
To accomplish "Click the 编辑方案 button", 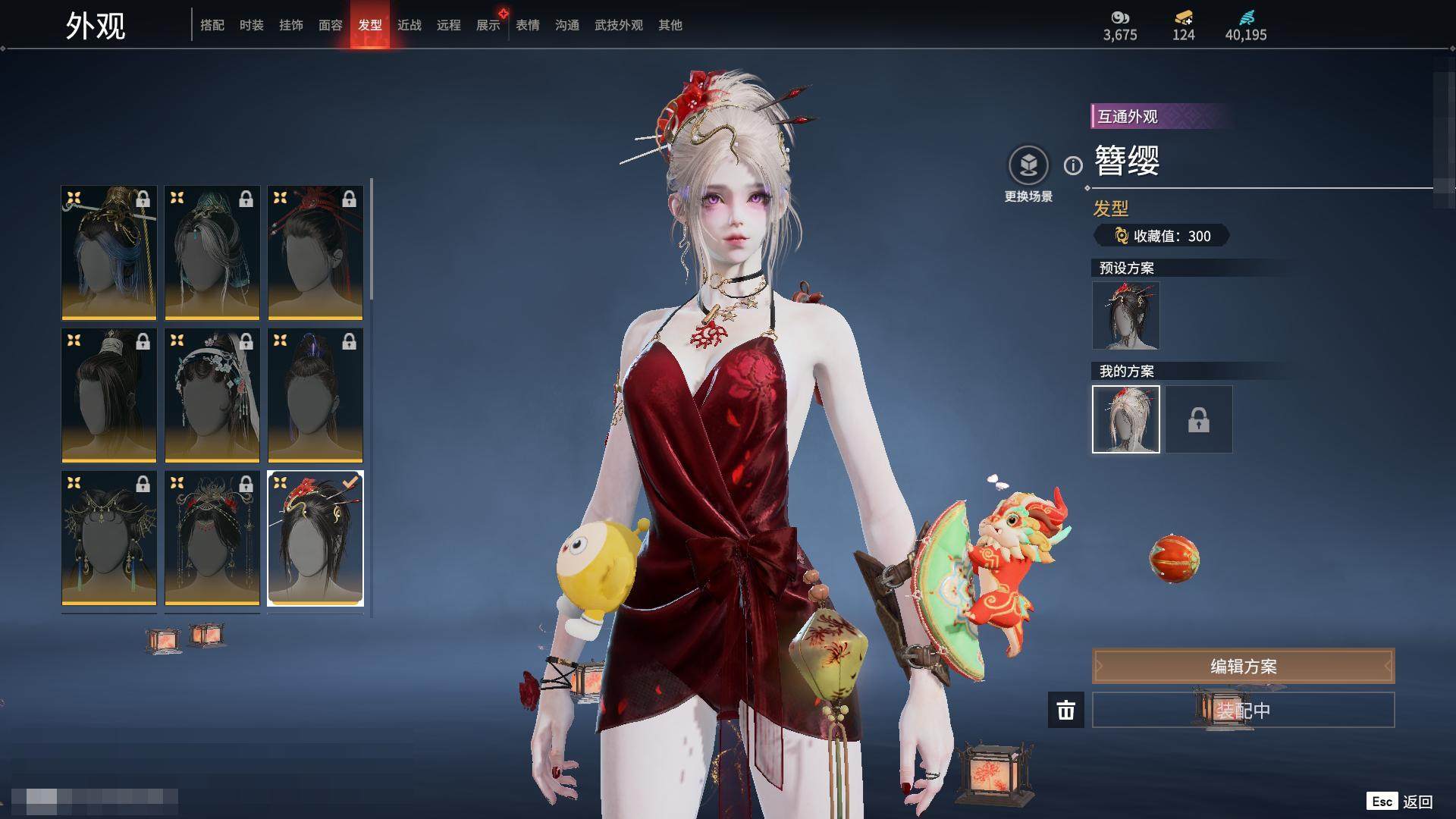I will [x=1243, y=666].
